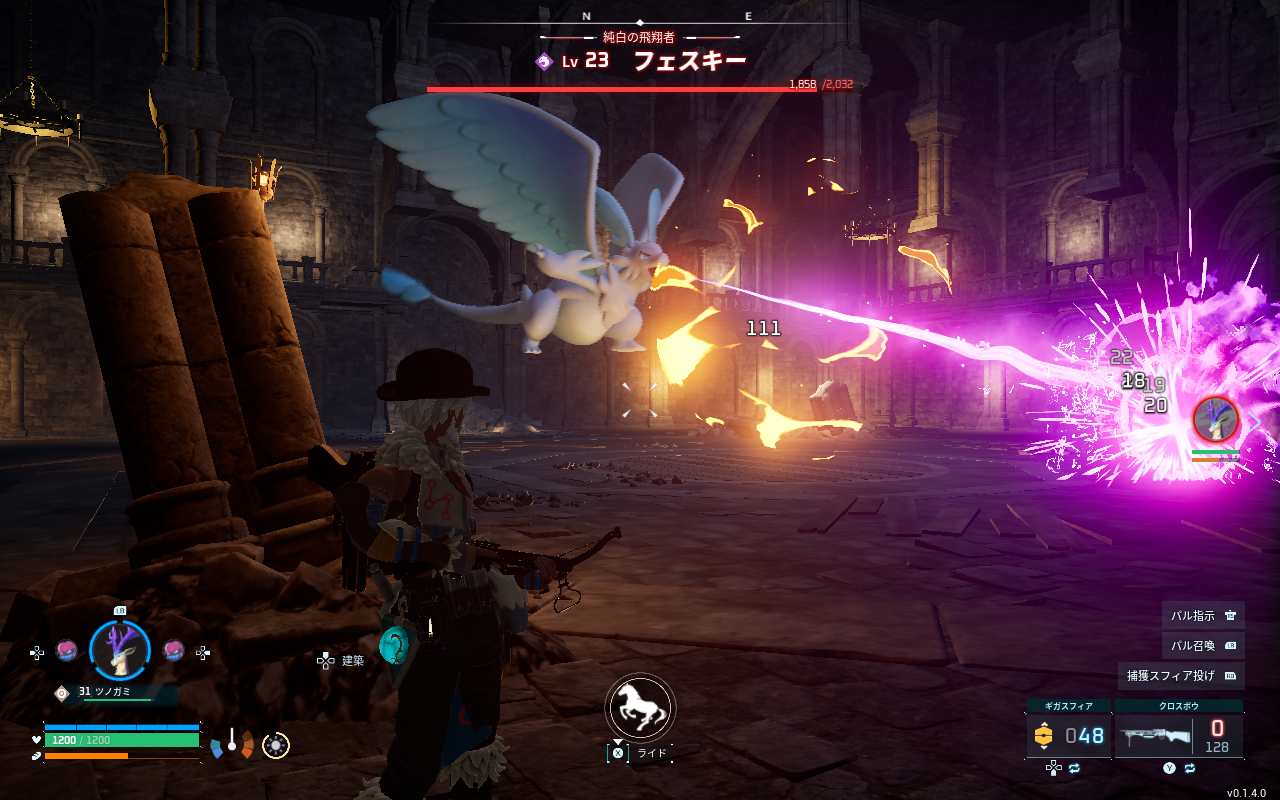This screenshot has height=800, width=1280.
Task: Click the purple element icon beside Lv 23
Action: pos(544,61)
